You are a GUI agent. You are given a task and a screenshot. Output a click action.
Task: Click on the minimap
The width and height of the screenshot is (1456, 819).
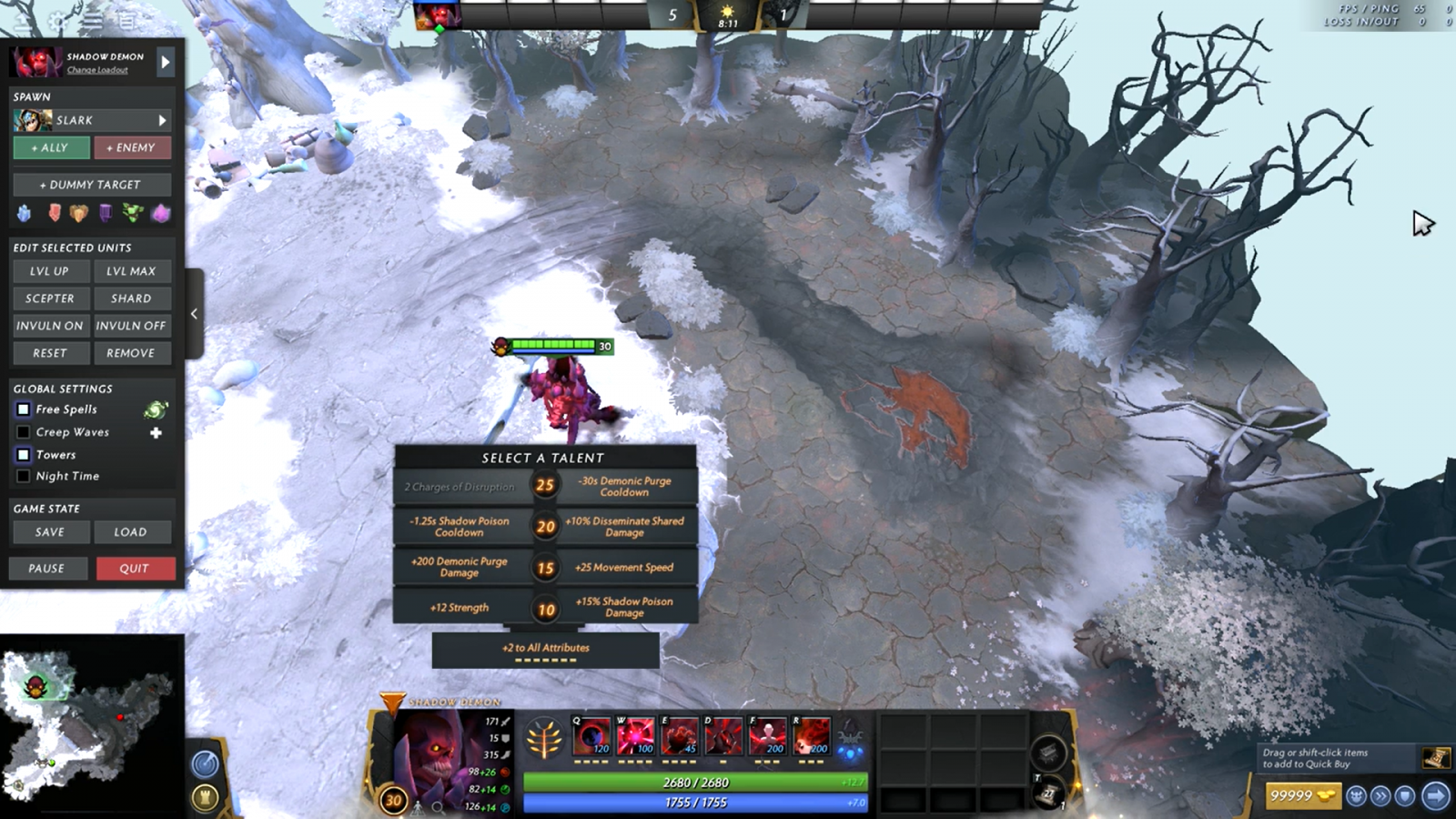coord(91,723)
